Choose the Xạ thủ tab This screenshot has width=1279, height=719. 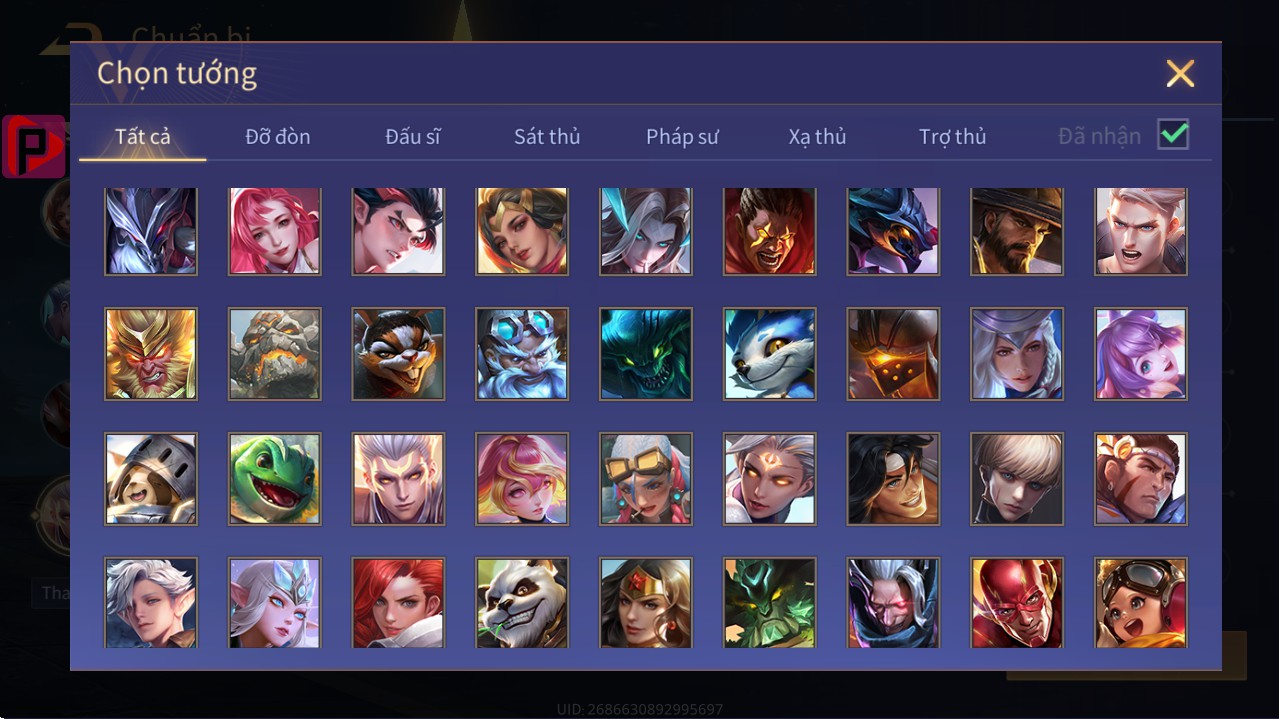[x=817, y=136]
